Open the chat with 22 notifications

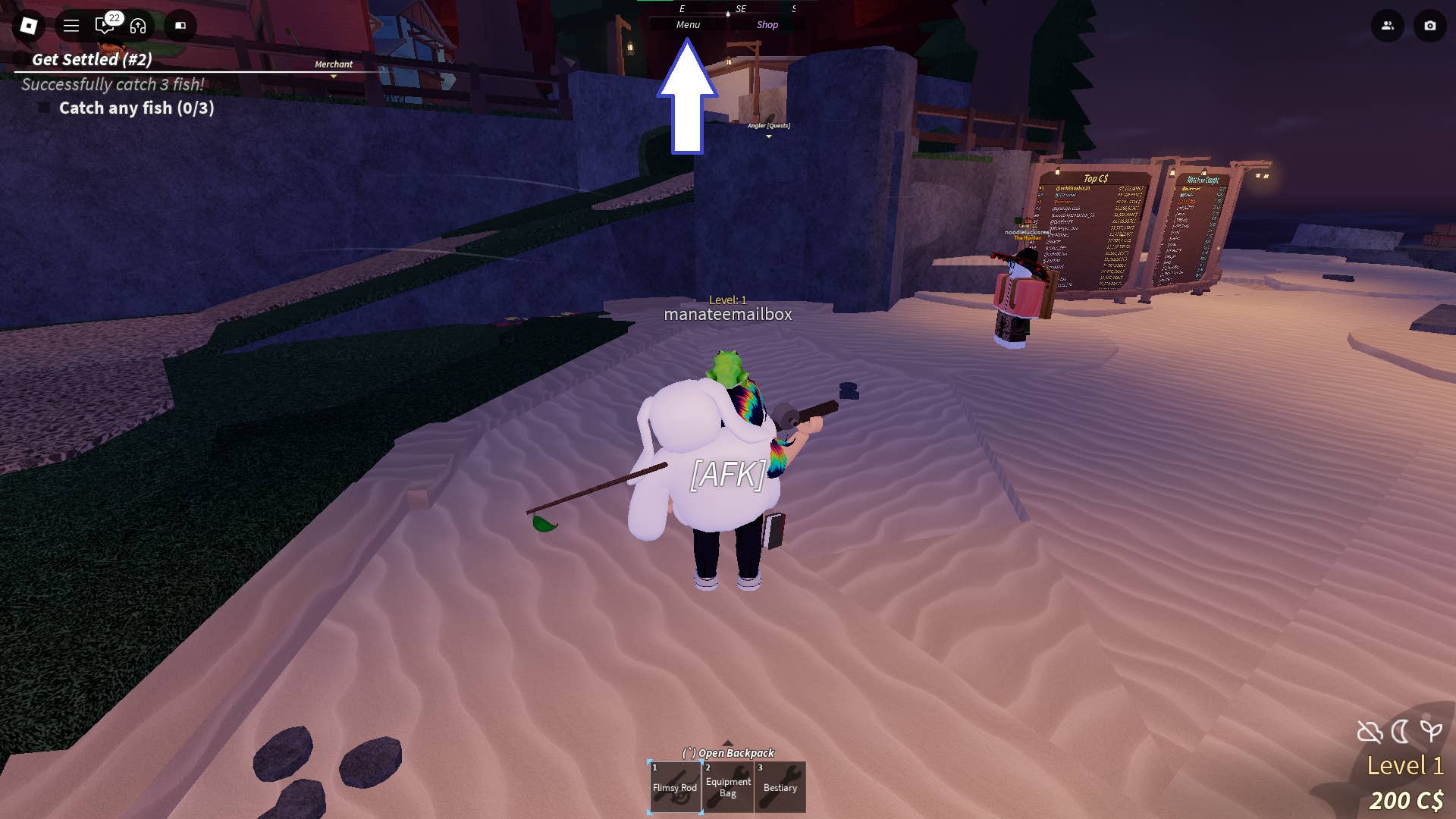104,26
